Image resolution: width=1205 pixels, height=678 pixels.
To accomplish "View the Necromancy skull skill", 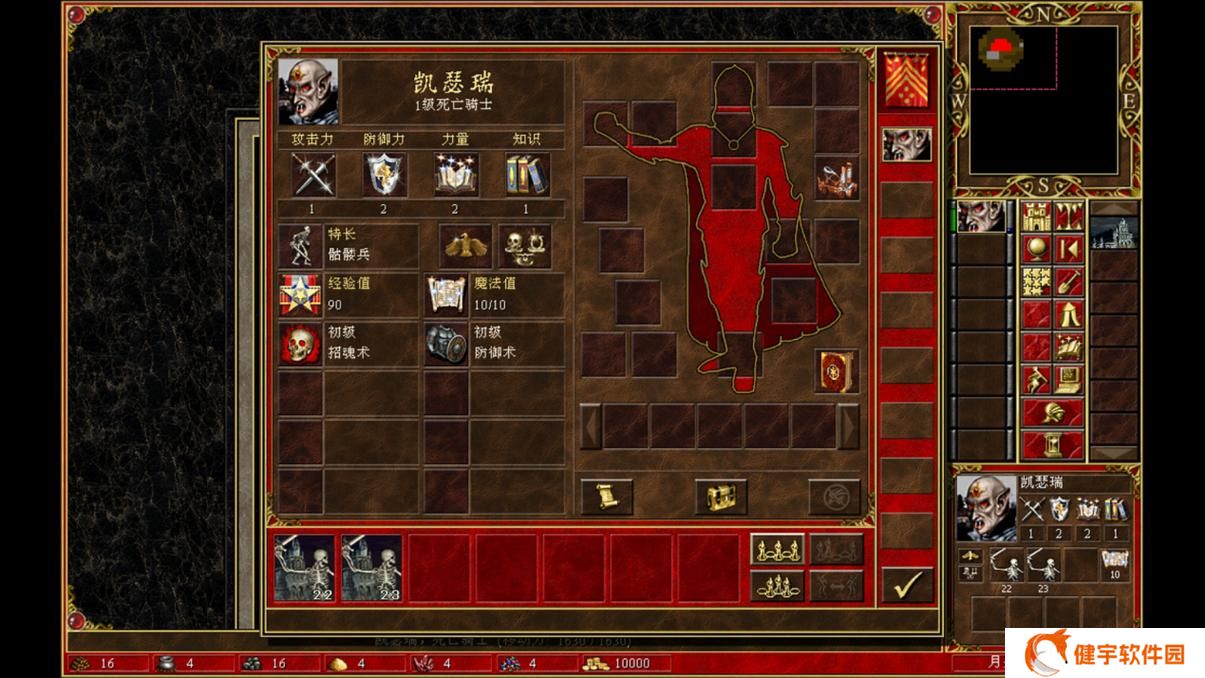I will click(x=299, y=344).
